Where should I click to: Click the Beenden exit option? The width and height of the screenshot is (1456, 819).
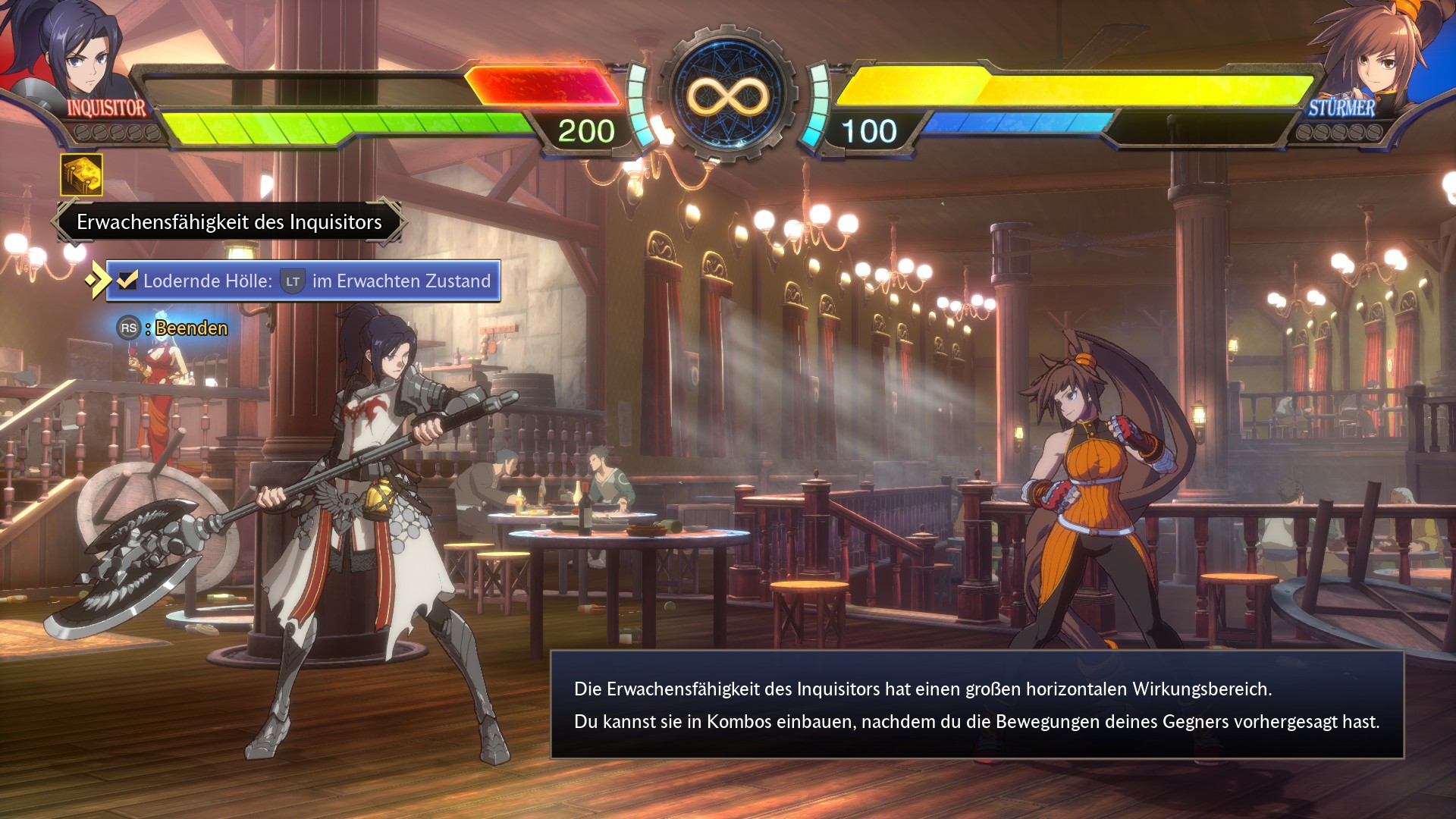point(173,328)
